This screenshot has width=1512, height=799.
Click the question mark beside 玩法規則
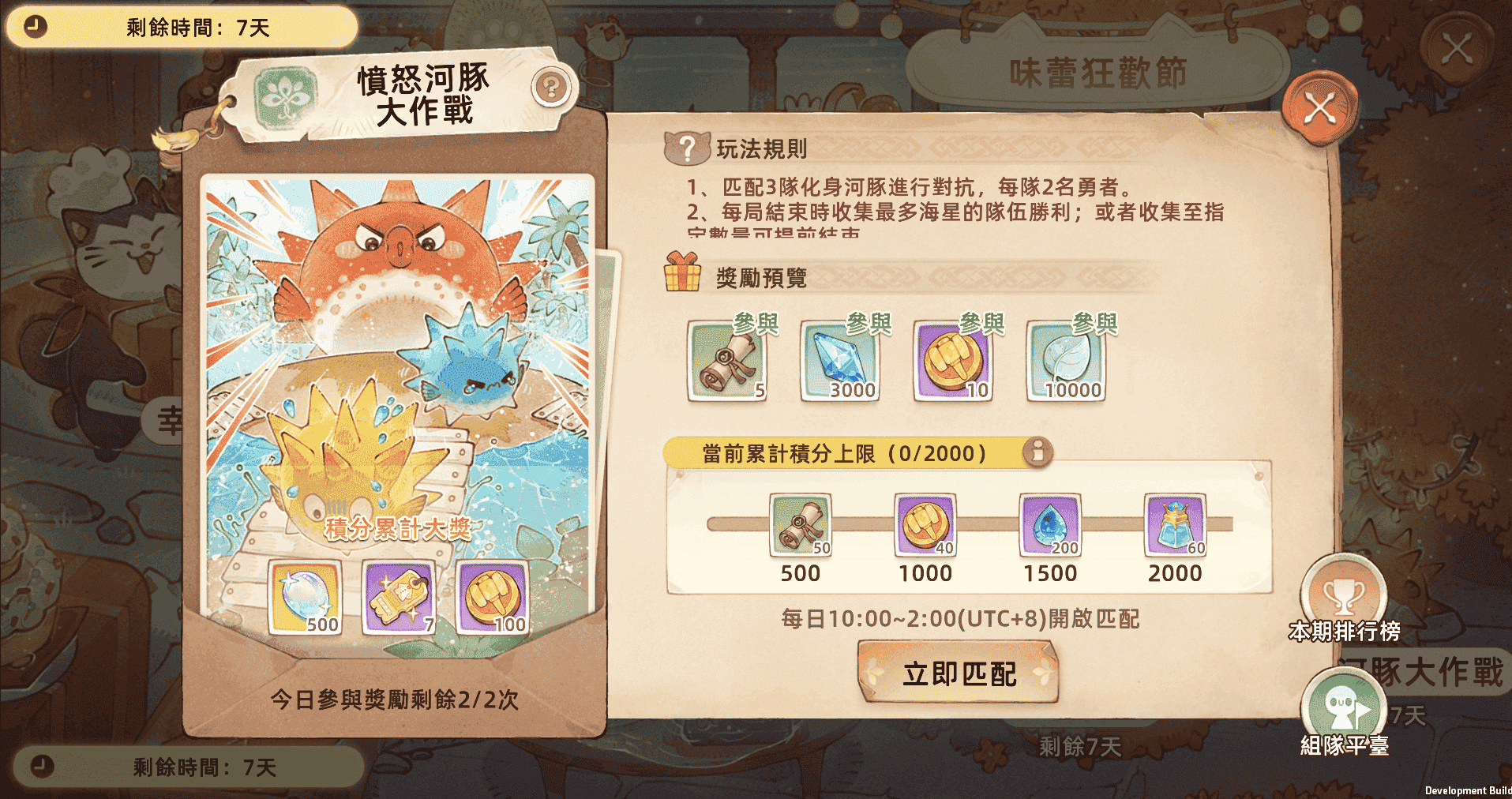(686, 146)
